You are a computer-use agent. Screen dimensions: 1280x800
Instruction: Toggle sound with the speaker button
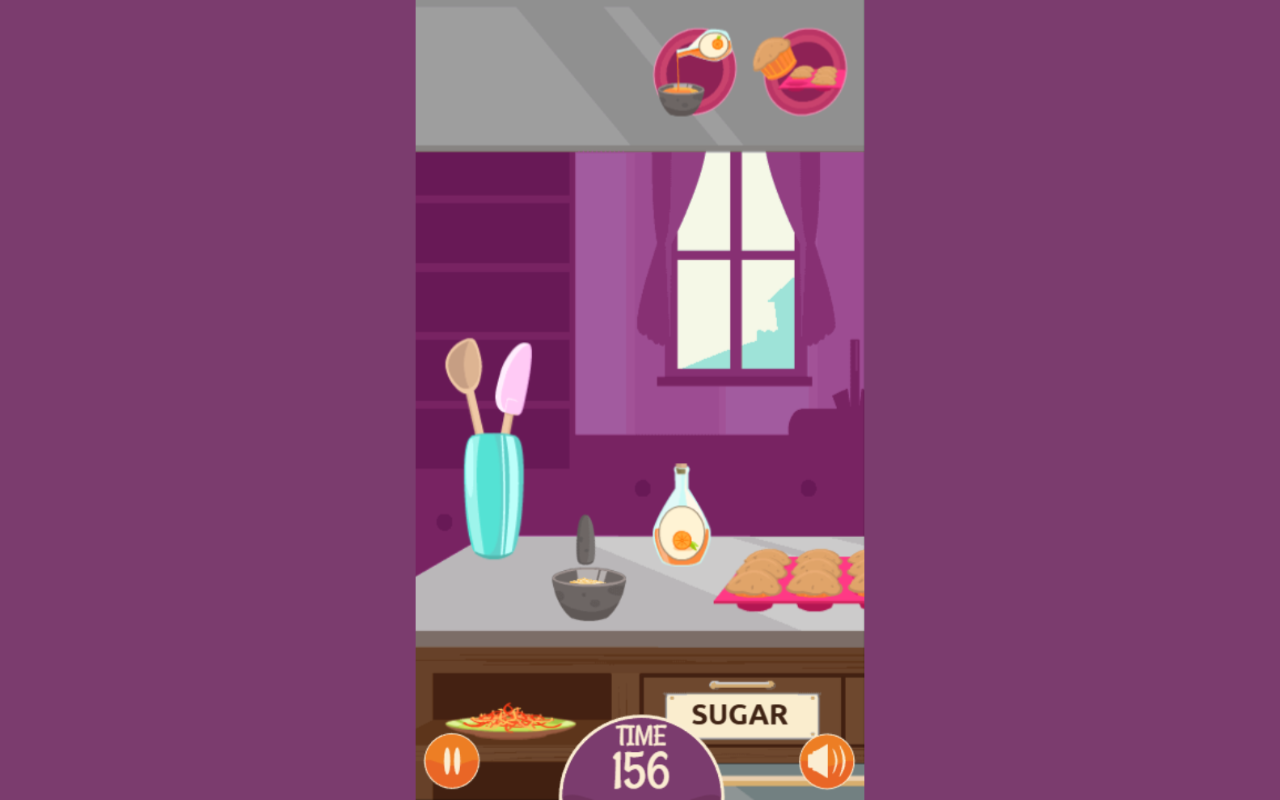827,761
